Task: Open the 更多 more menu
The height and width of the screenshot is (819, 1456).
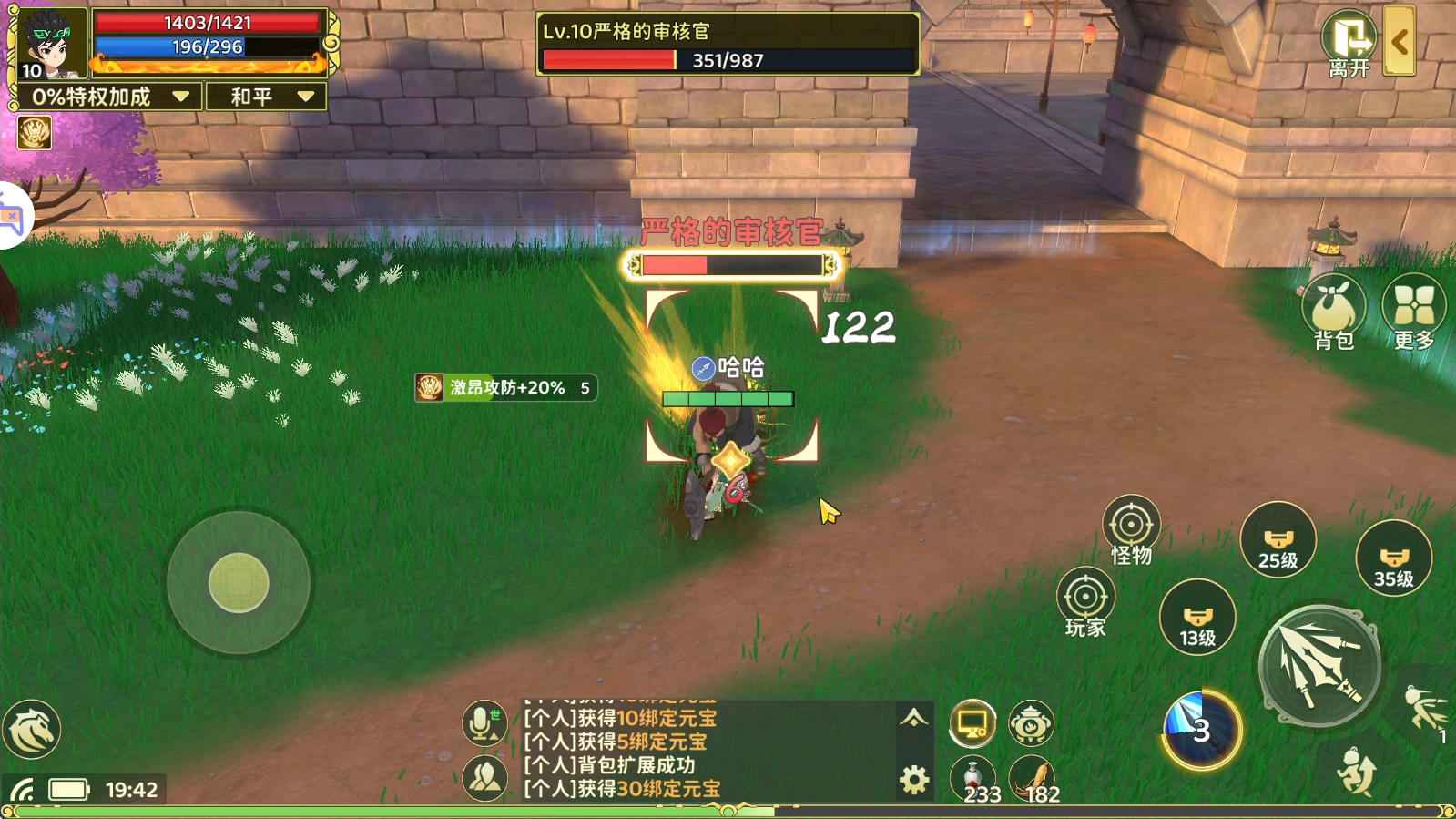Action: tap(1413, 312)
